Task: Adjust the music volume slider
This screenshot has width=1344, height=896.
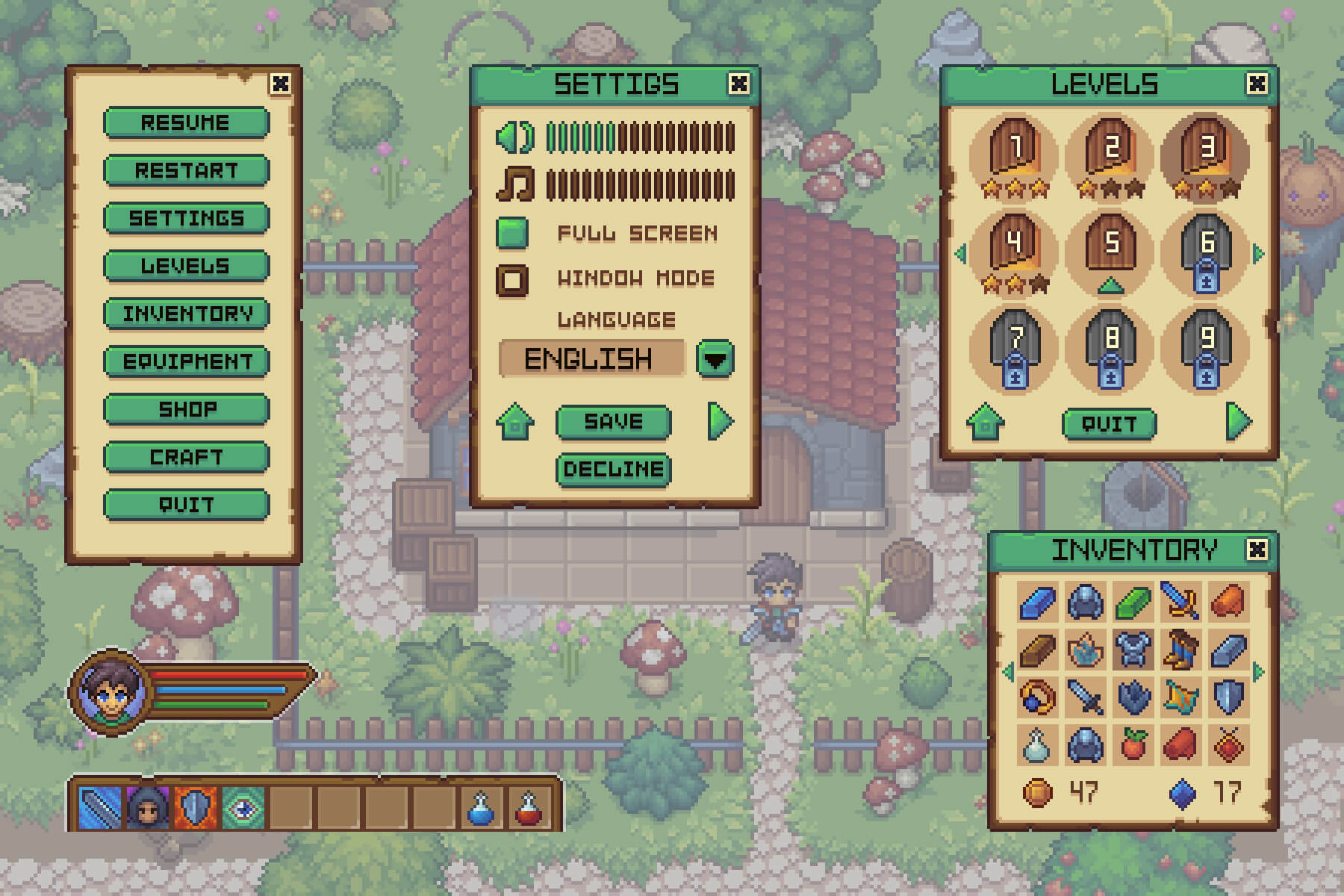Action: point(640,184)
